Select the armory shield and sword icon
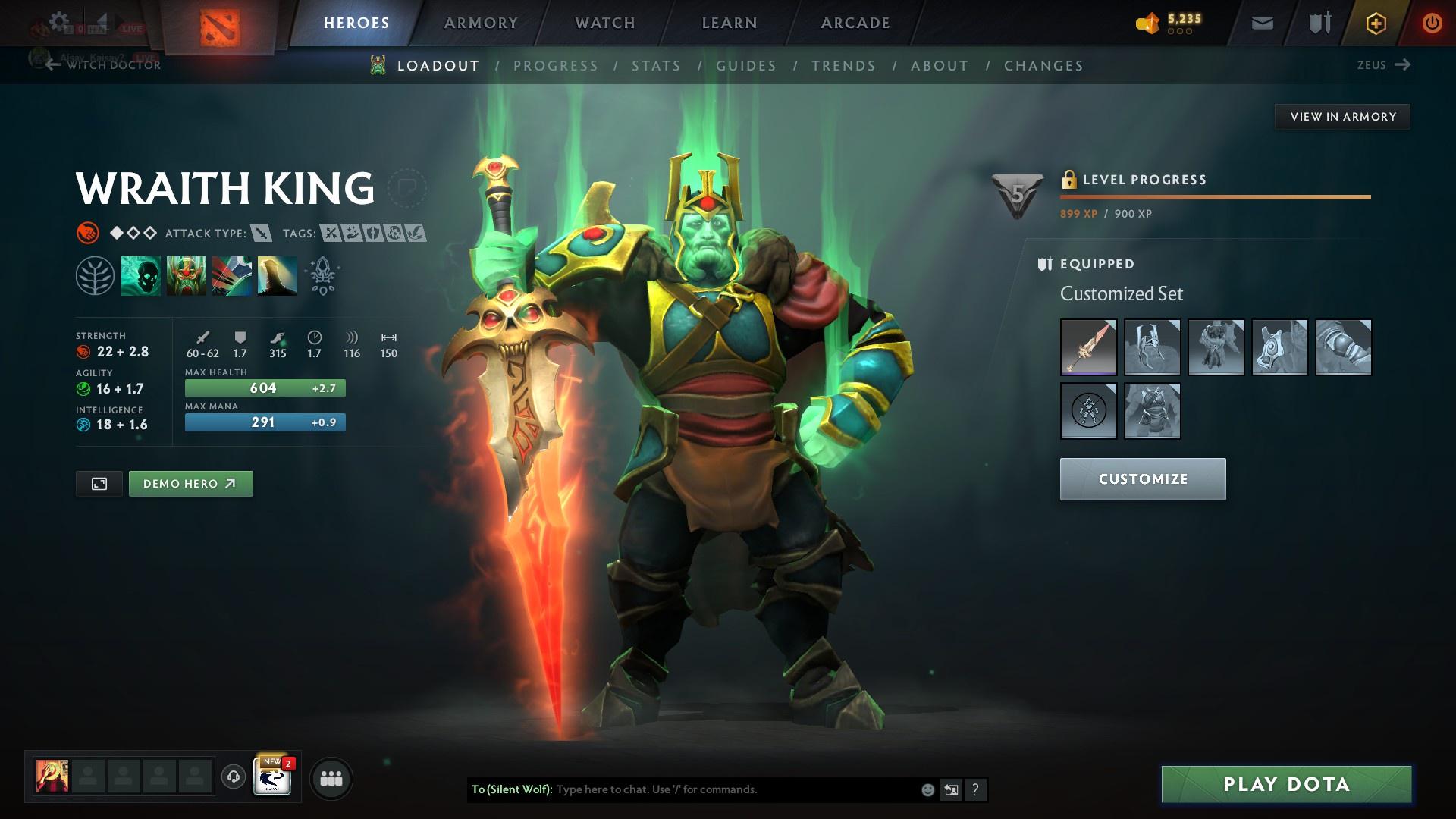The image size is (1456, 819). (x=1318, y=23)
